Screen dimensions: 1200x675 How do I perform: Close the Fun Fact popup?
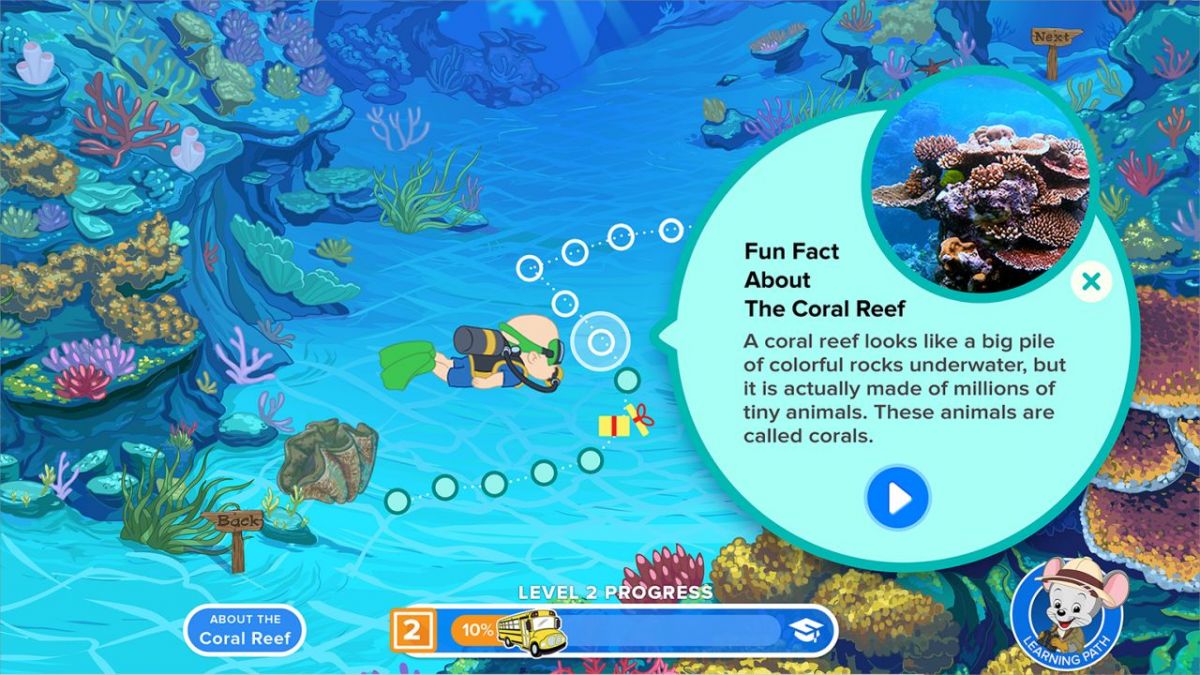point(1091,282)
